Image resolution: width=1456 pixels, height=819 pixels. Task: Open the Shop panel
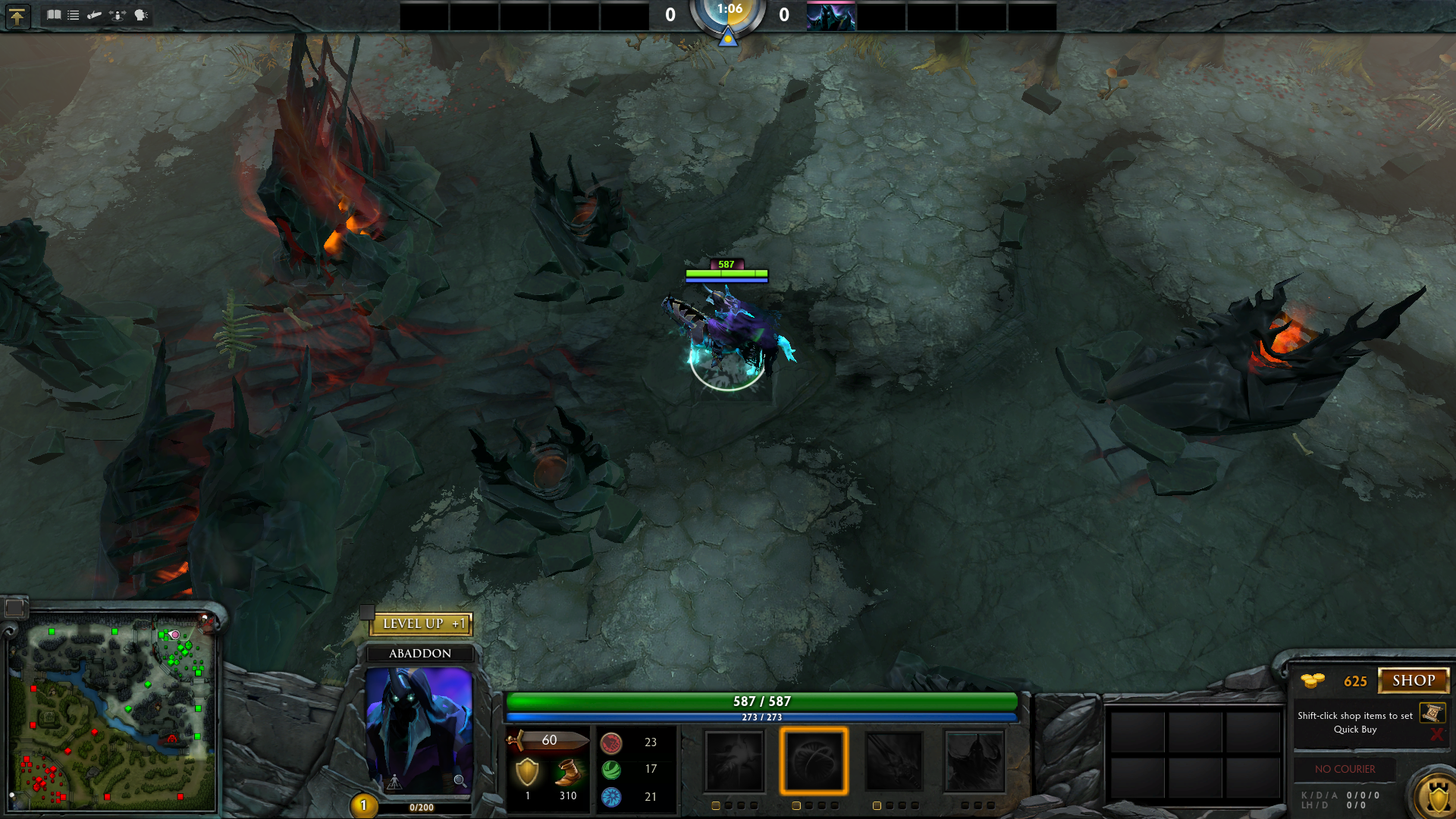1413,680
